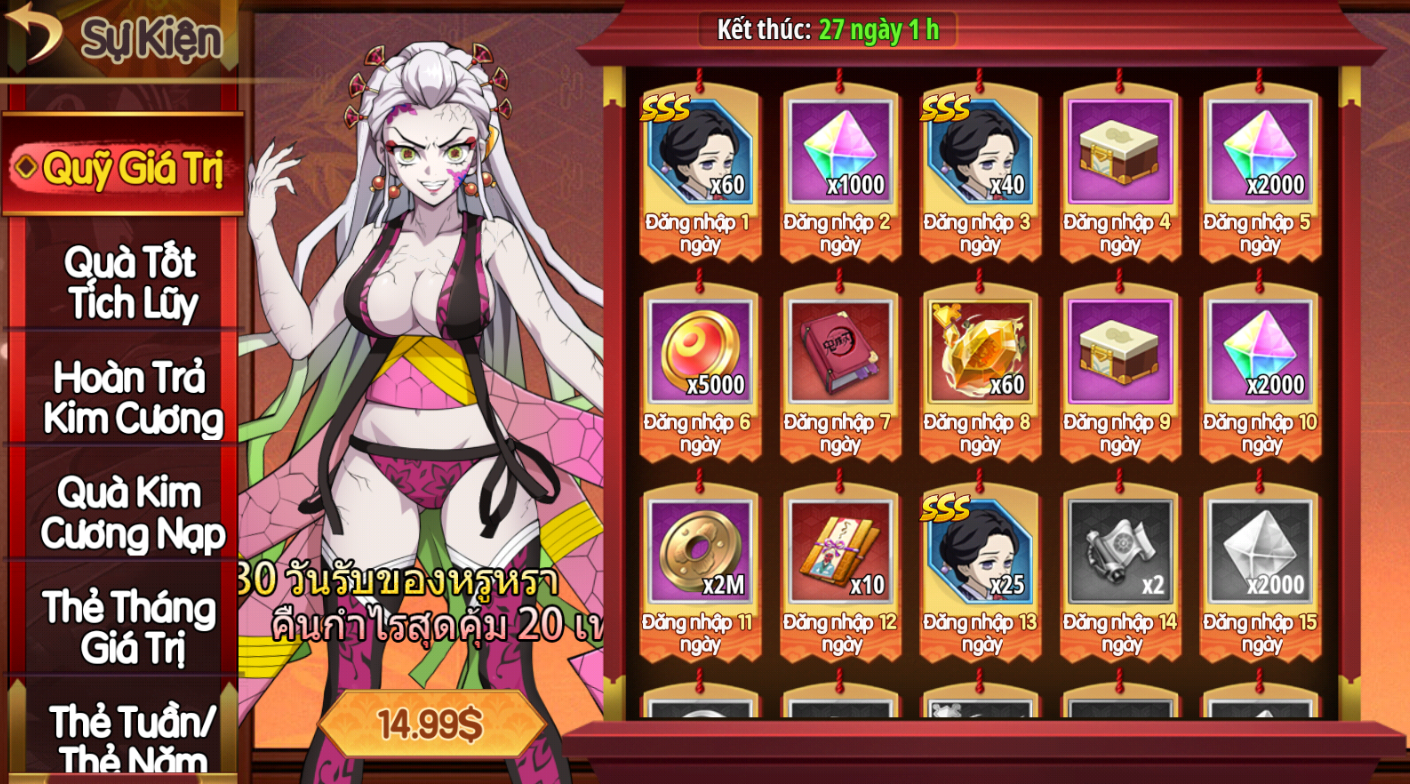Select the Đăng nhập 15 ngày crystal reward
Image resolution: width=1410 pixels, height=784 pixels.
tap(1260, 552)
